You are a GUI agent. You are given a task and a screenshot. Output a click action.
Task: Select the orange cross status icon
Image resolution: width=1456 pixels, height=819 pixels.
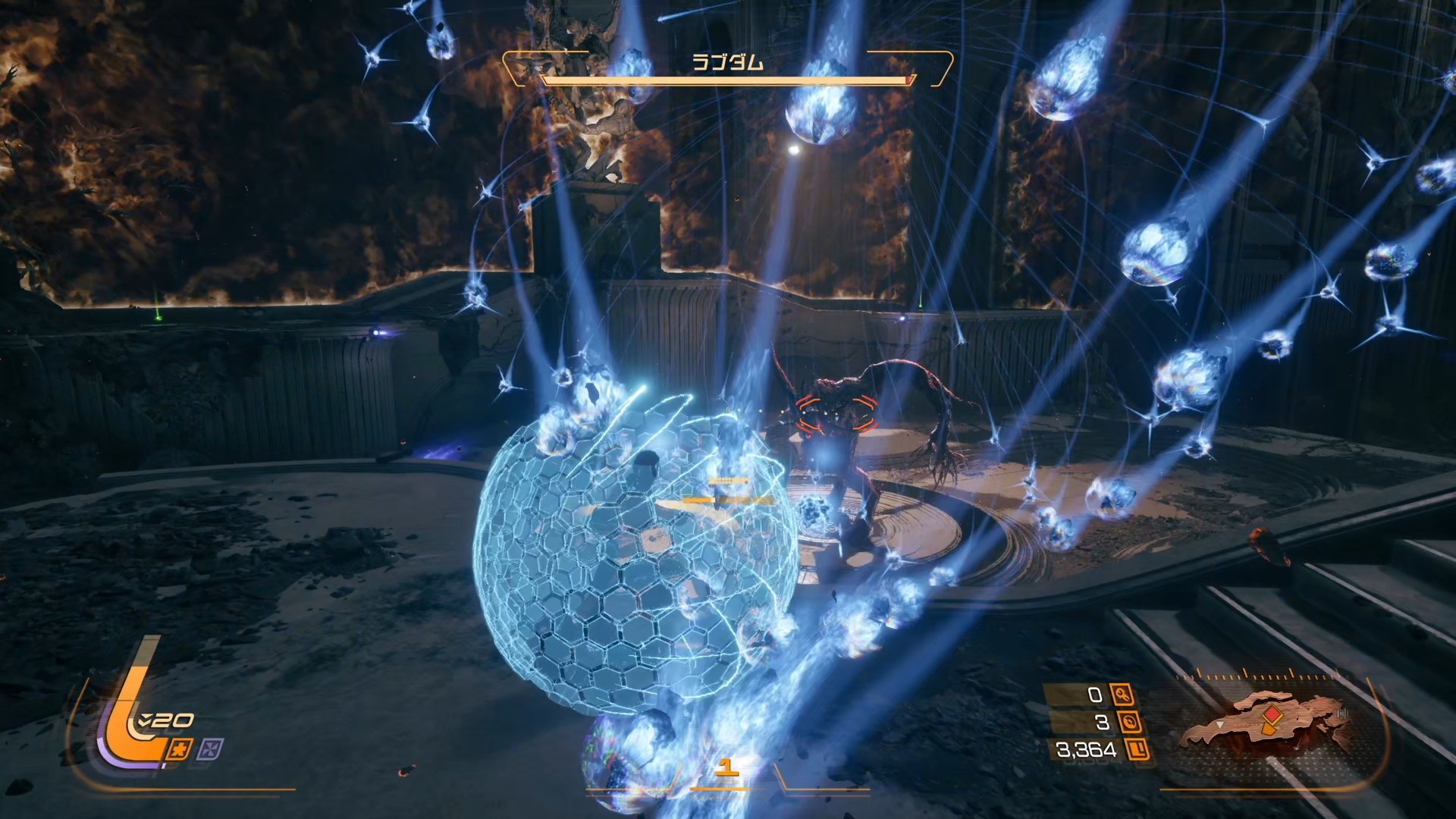tap(180, 749)
